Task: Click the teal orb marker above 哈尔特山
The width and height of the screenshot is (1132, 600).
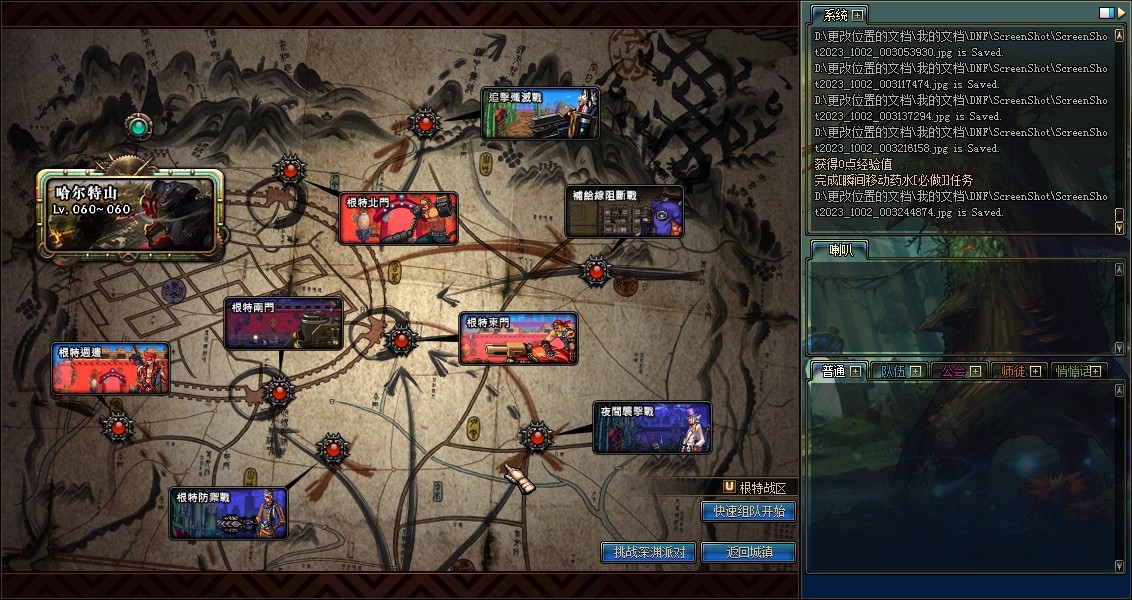Action: pos(138,126)
